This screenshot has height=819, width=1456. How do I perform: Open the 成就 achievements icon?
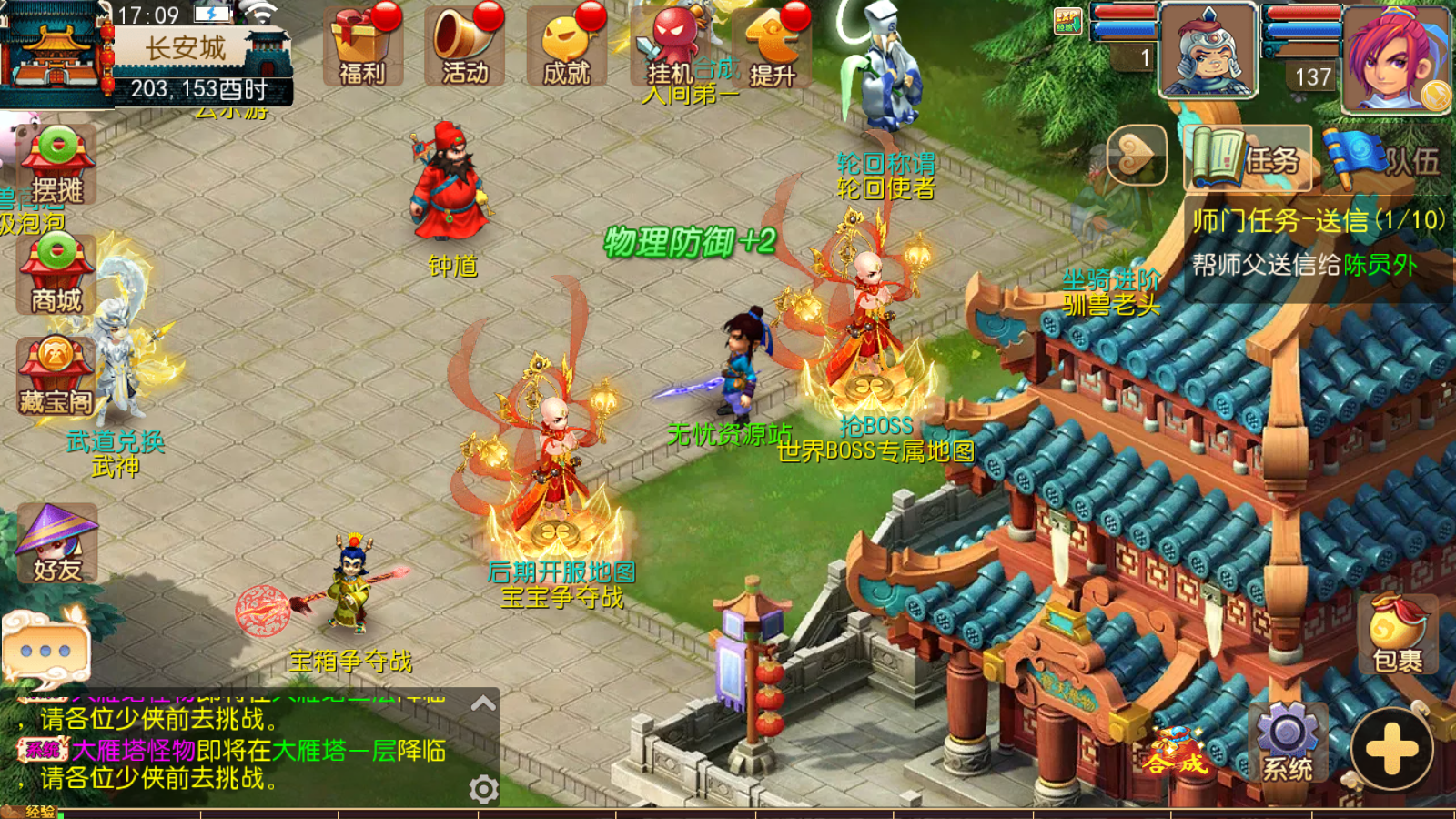[567, 47]
